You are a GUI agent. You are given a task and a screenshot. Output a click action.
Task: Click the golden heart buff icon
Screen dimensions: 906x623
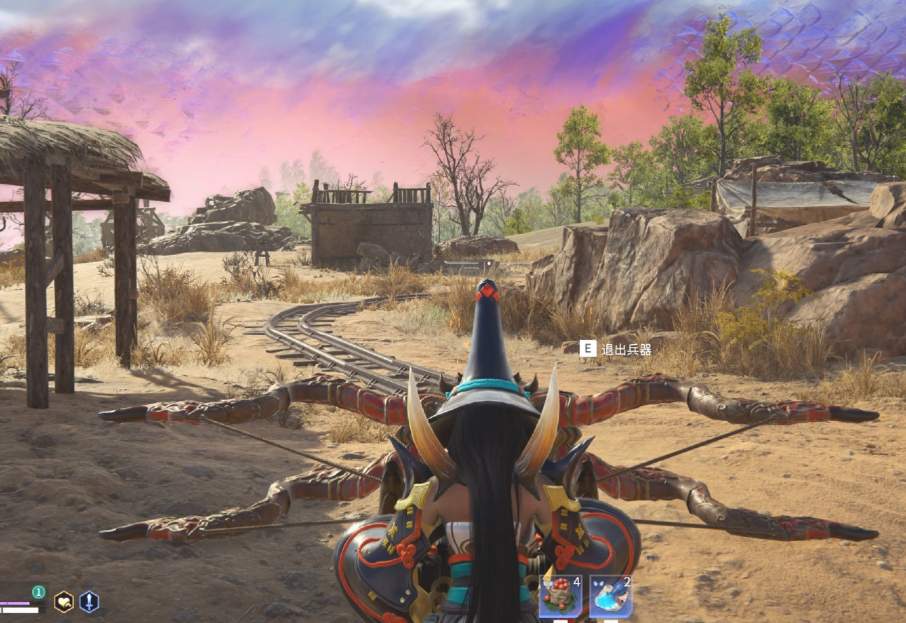click(x=63, y=601)
